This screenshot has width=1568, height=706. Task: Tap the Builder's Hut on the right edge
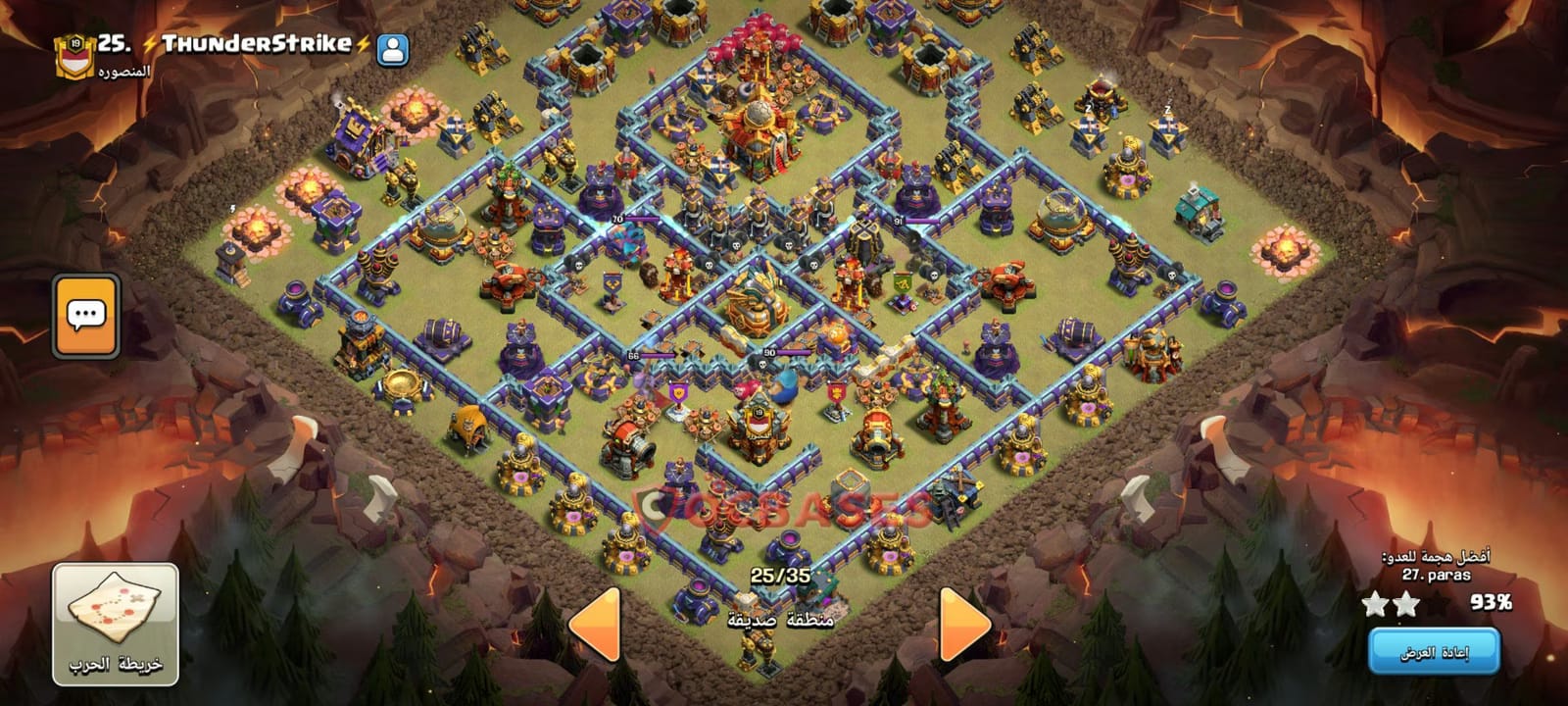tap(1198, 211)
